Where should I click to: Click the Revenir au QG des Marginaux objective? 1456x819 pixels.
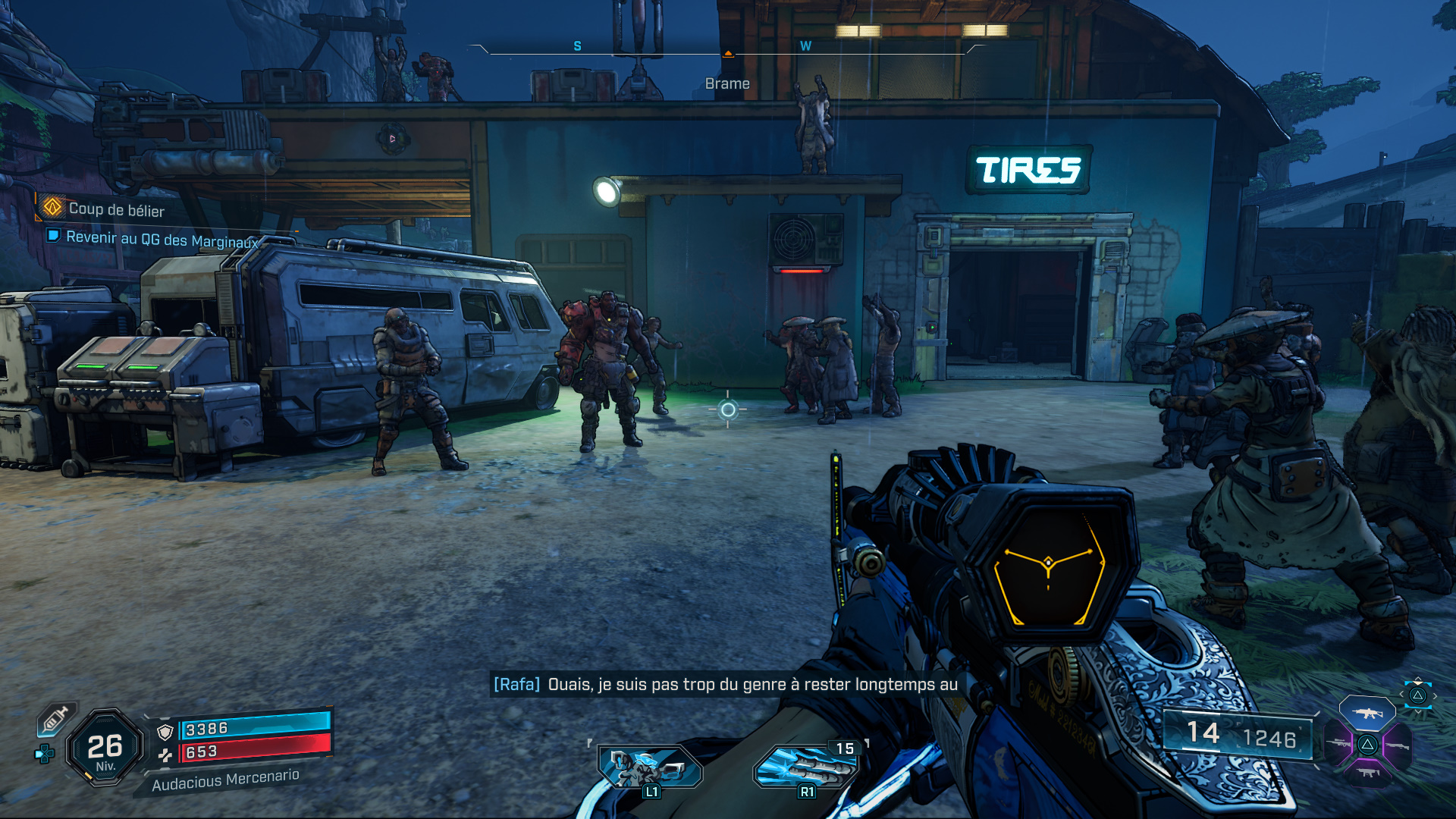[x=161, y=239]
